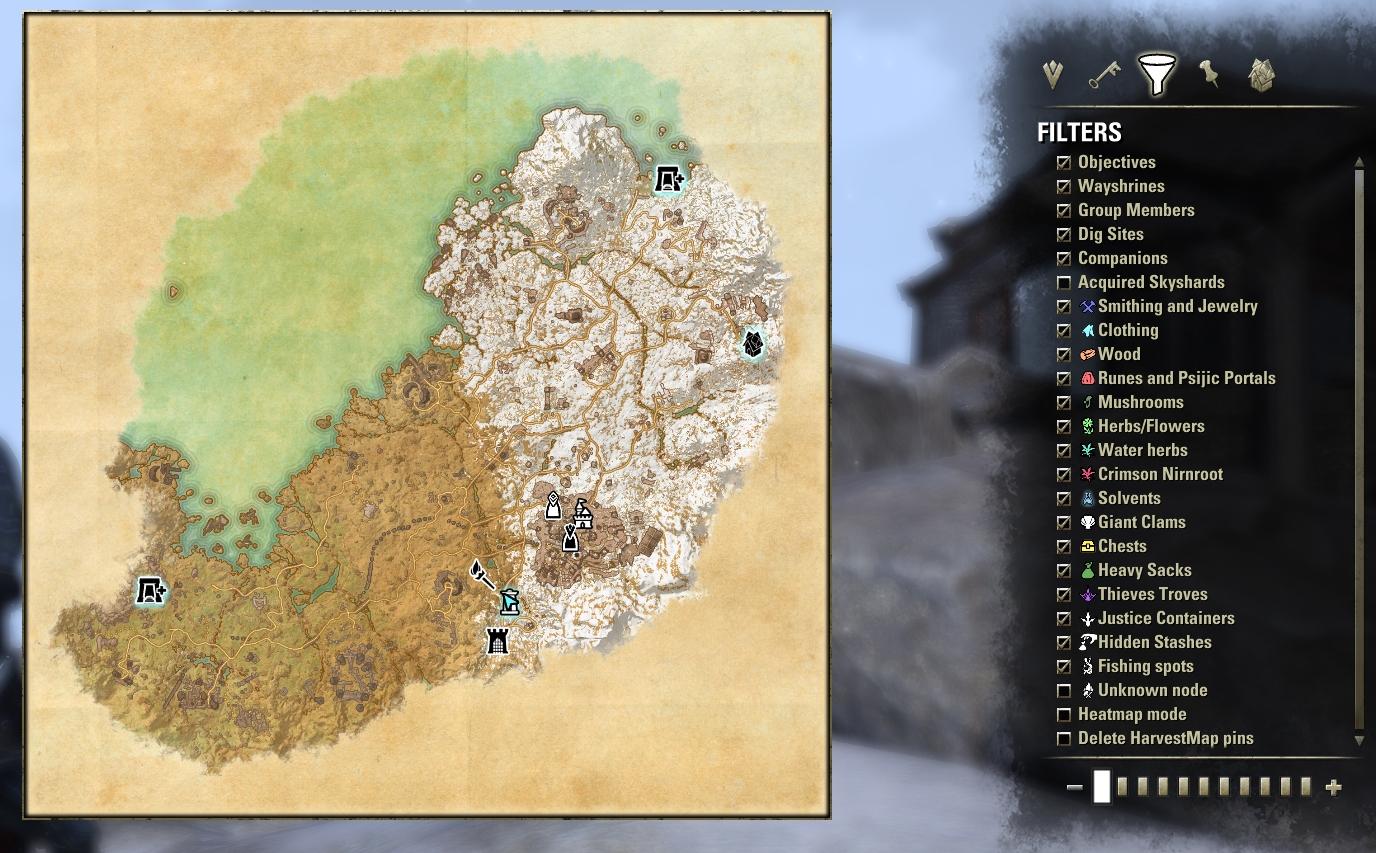Open the map key tab

(x=1106, y=75)
